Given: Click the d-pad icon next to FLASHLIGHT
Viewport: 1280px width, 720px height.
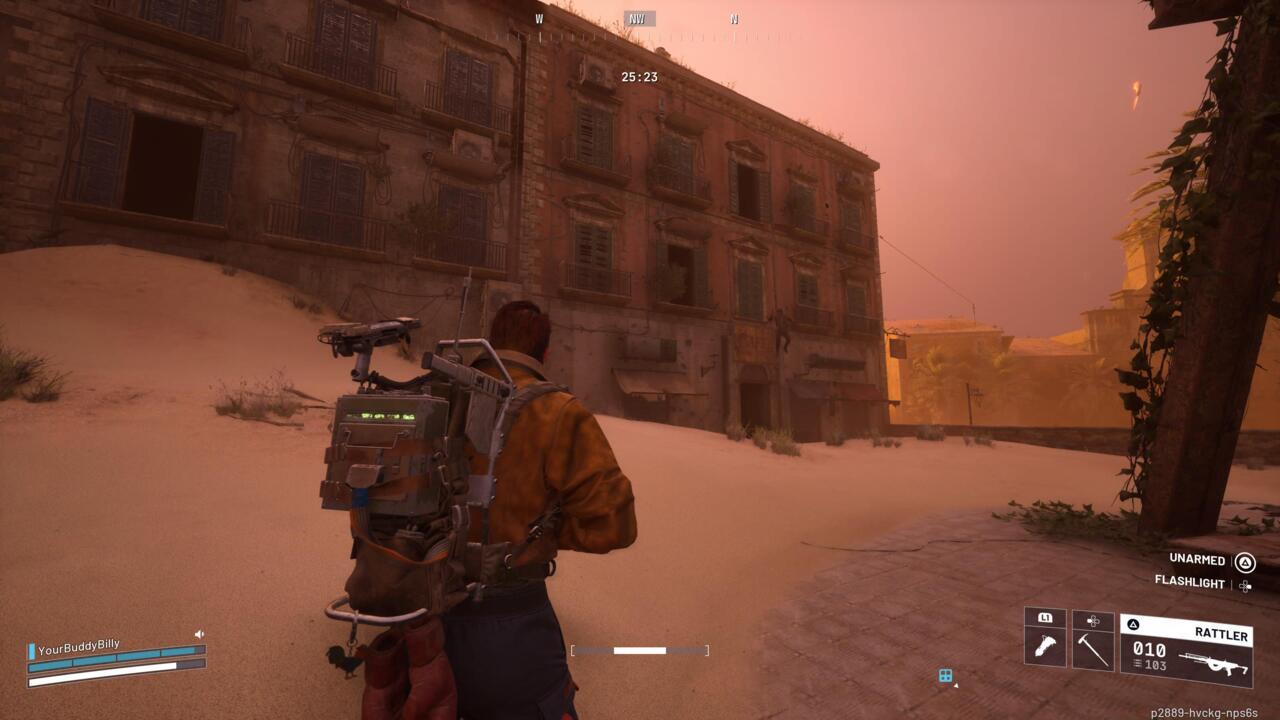Looking at the screenshot, I should 1245,587.
